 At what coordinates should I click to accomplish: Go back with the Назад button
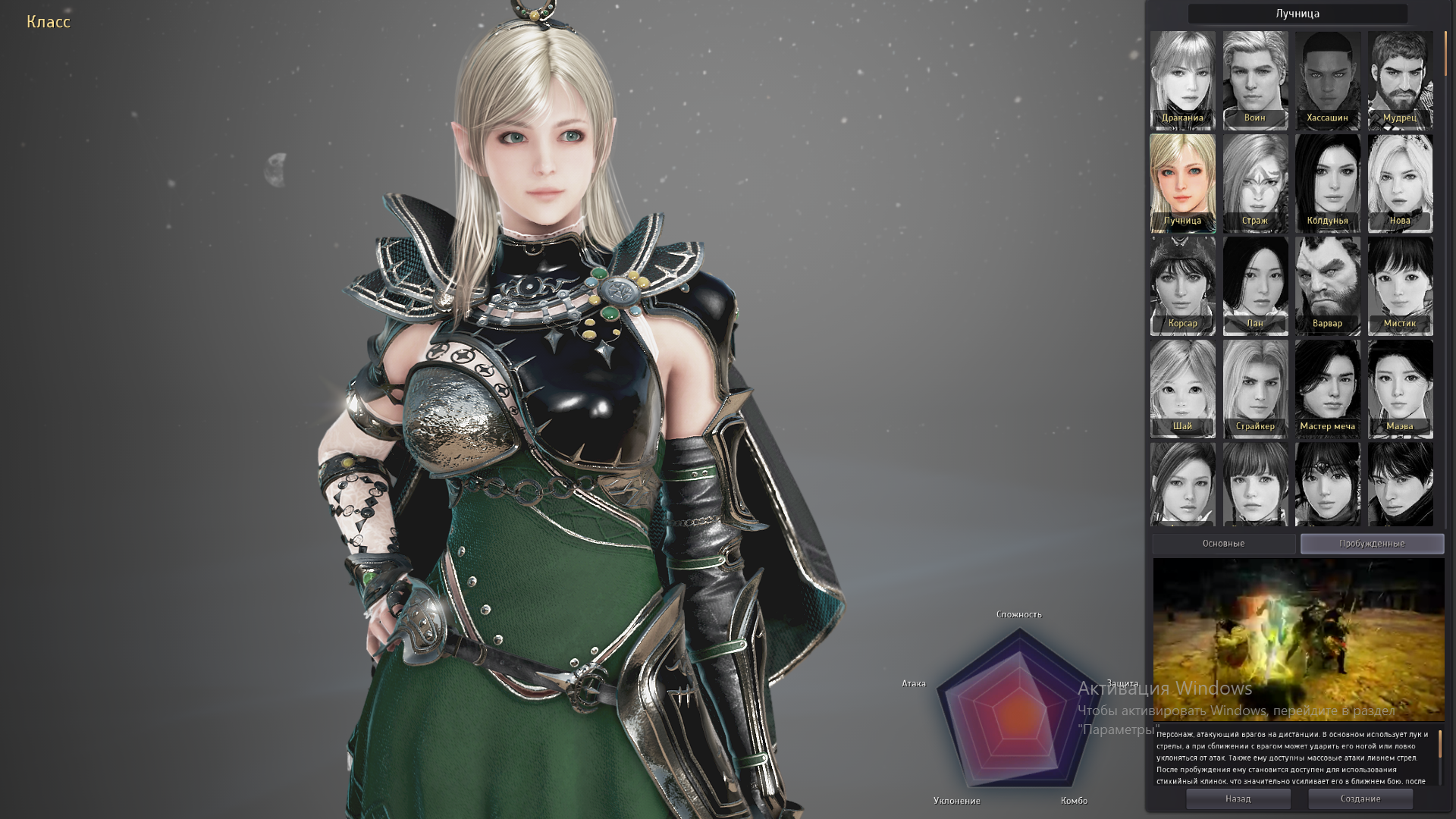(1238, 799)
